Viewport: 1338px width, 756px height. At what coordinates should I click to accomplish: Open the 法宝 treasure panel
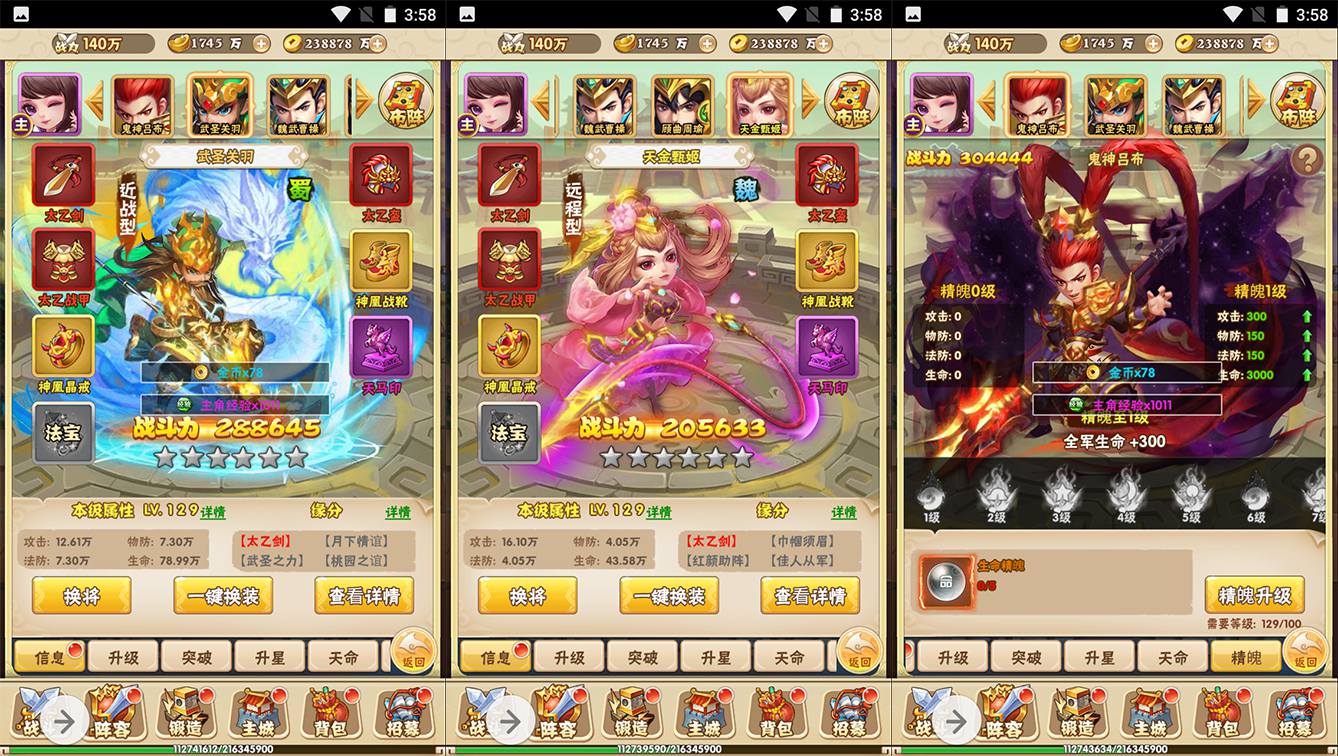tap(62, 432)
